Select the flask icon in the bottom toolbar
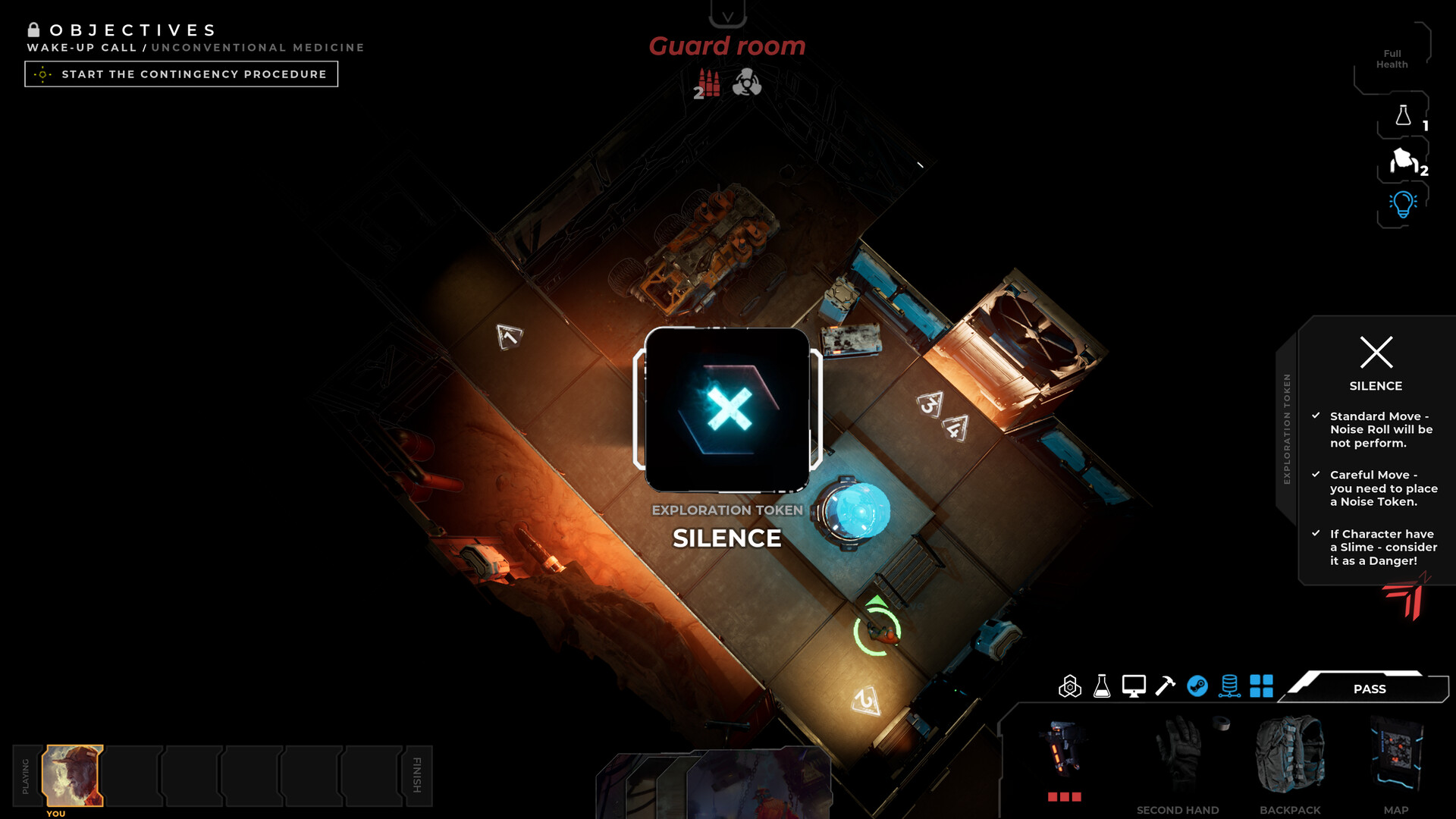Viewport: 1456px width, 819px height. (x=1101, y=688)
